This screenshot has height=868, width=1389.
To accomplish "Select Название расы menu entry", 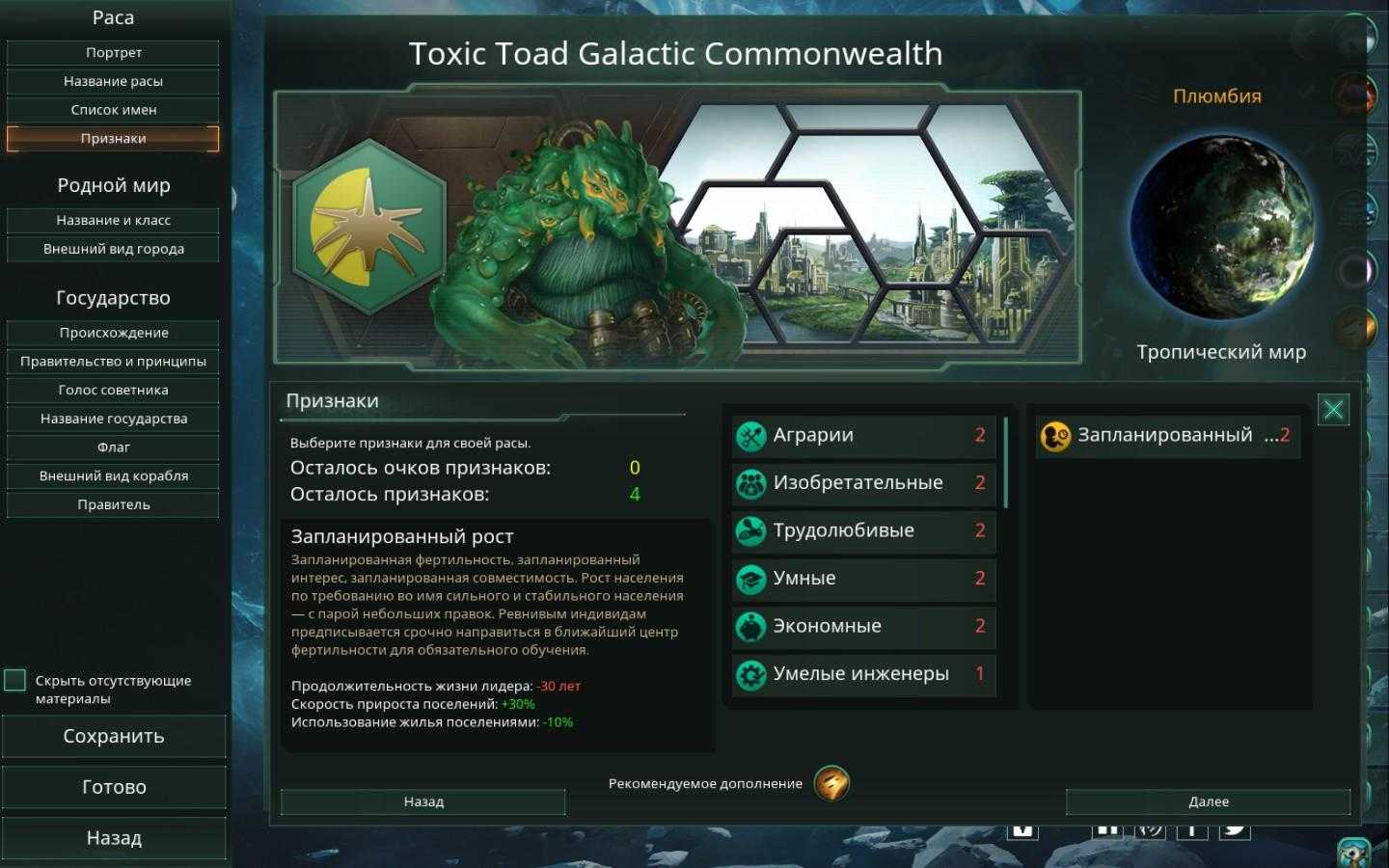I will pyautogui.click(x=113, y=81).
